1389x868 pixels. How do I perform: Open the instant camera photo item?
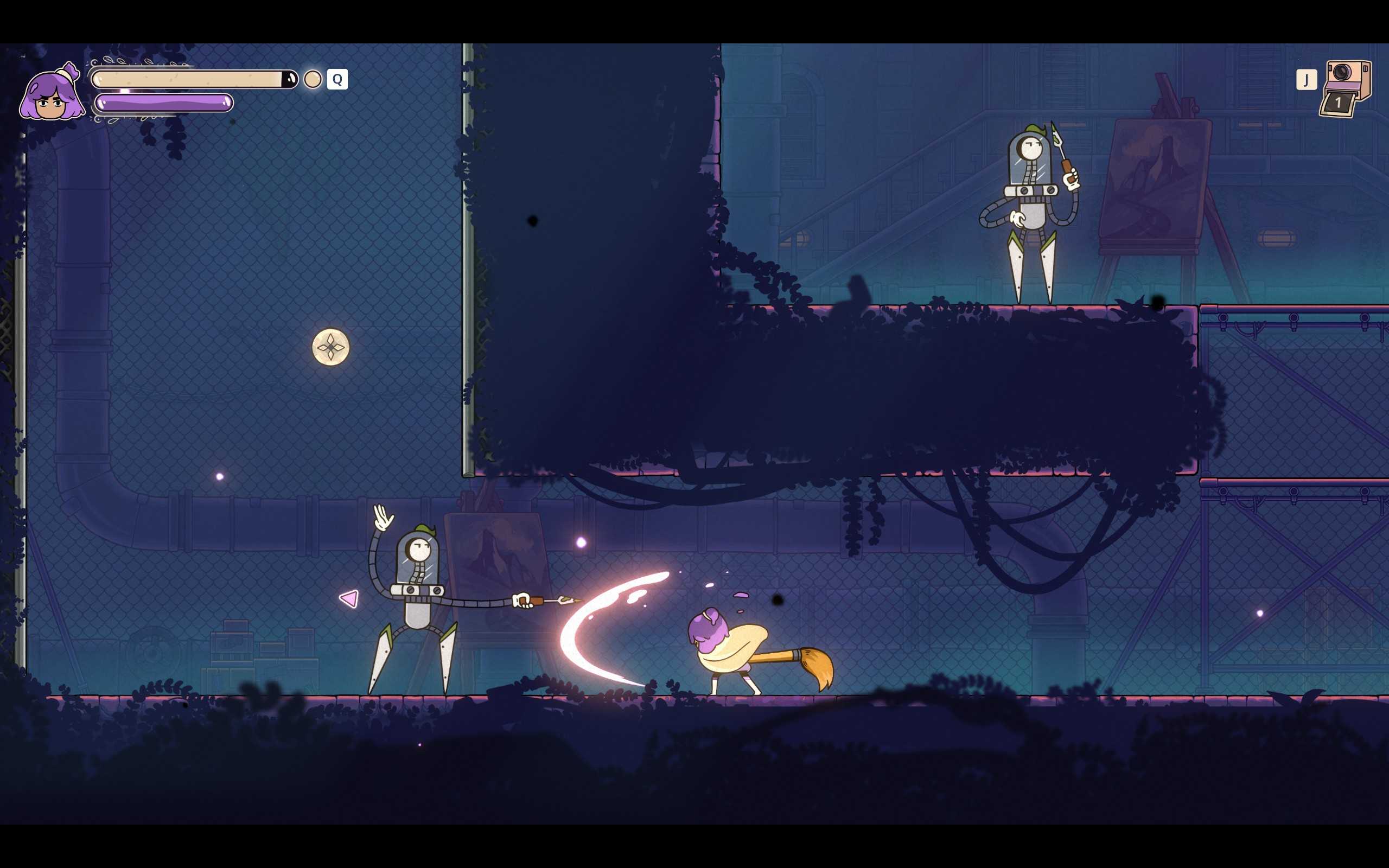(1346, 88)
